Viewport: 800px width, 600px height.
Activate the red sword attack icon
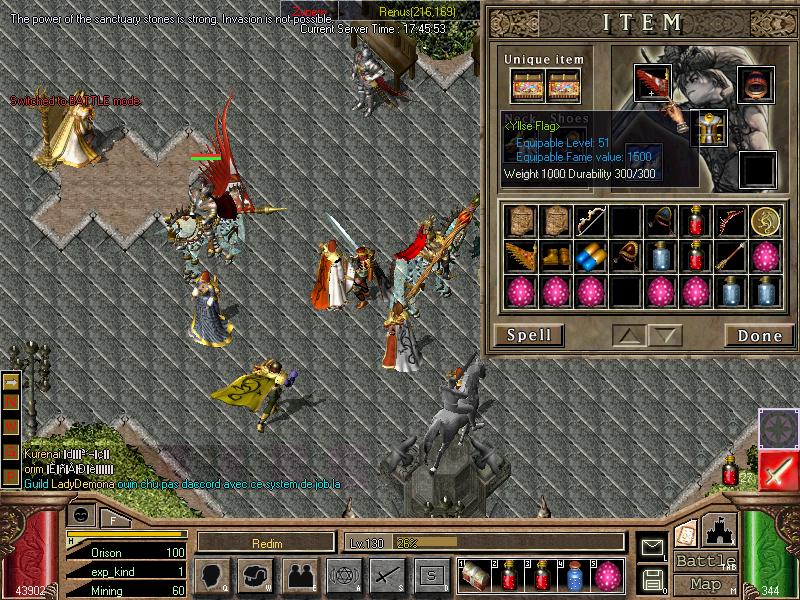[x=777, y=470]
